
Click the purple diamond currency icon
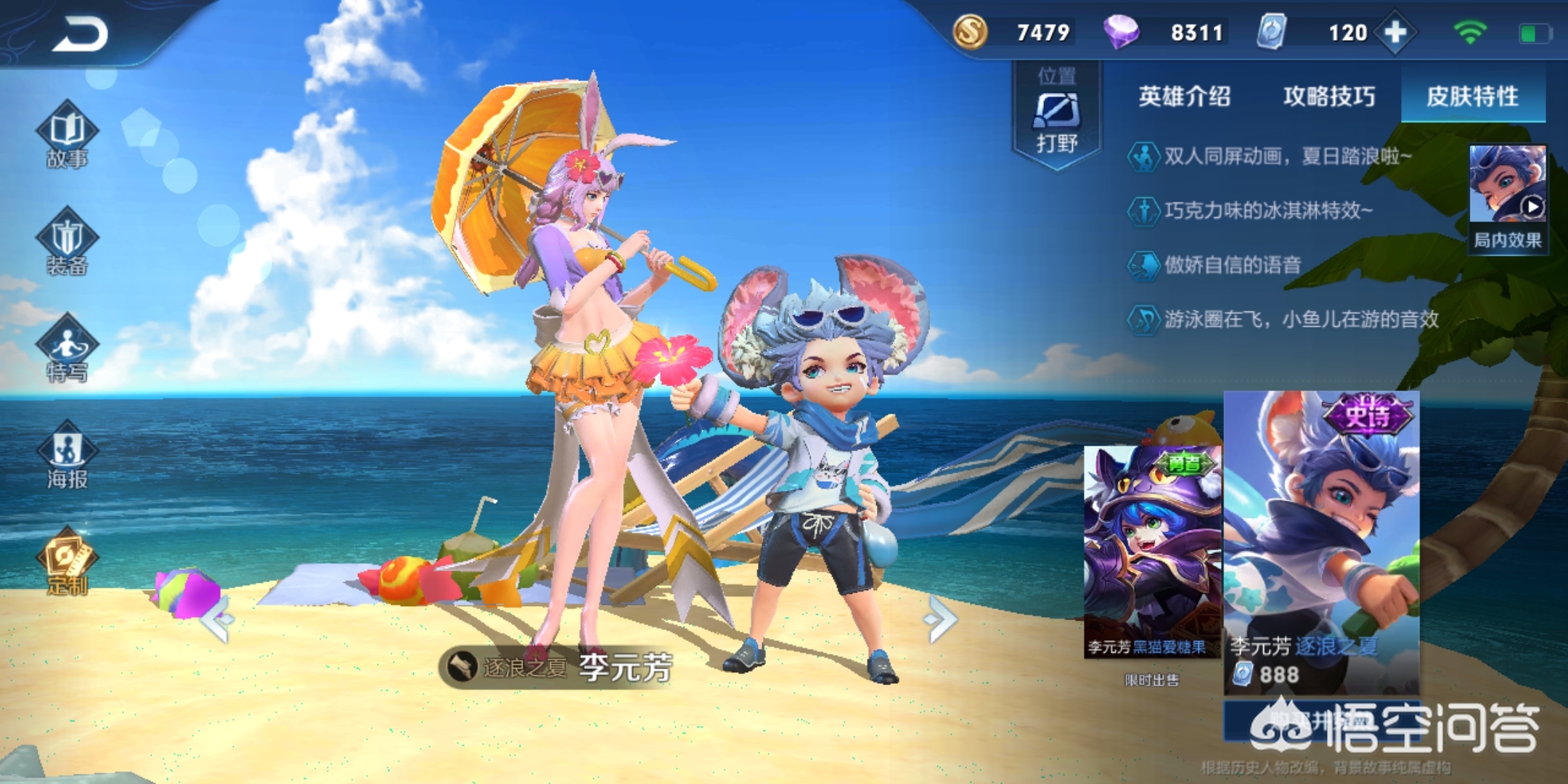point(1121,33)
